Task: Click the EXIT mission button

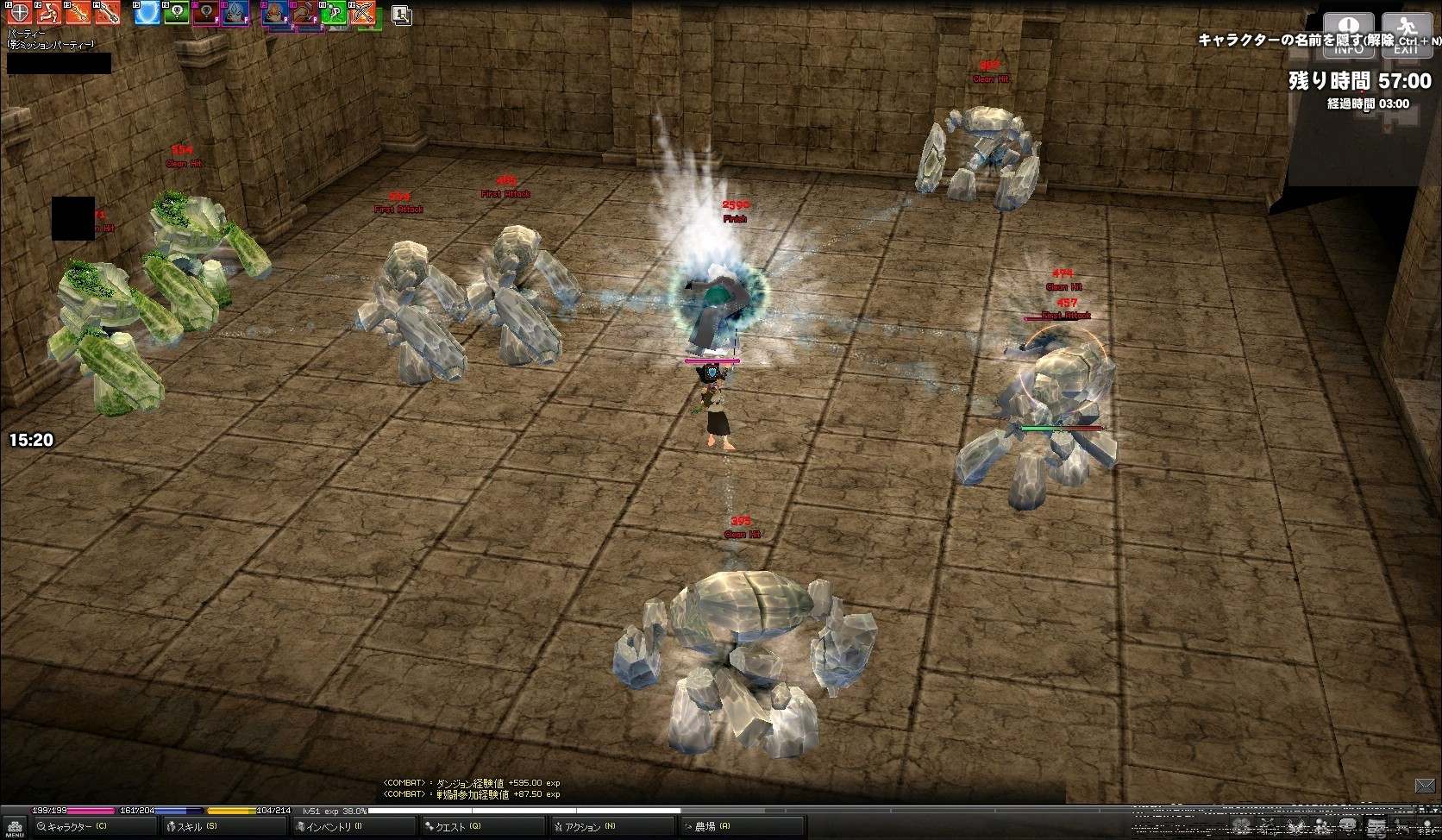Action: coord(1406,35)
